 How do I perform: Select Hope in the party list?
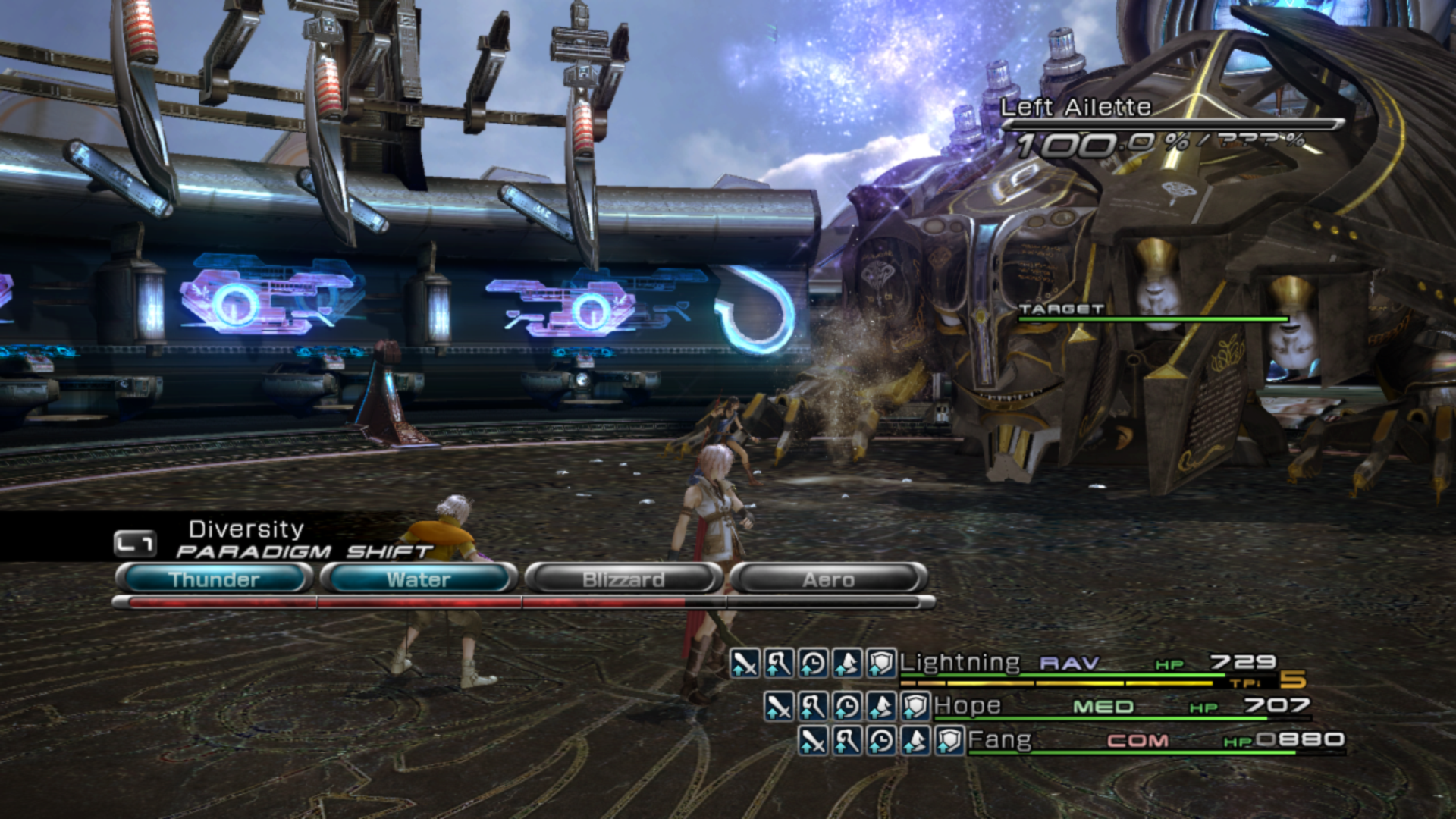(x=968, y=706)
